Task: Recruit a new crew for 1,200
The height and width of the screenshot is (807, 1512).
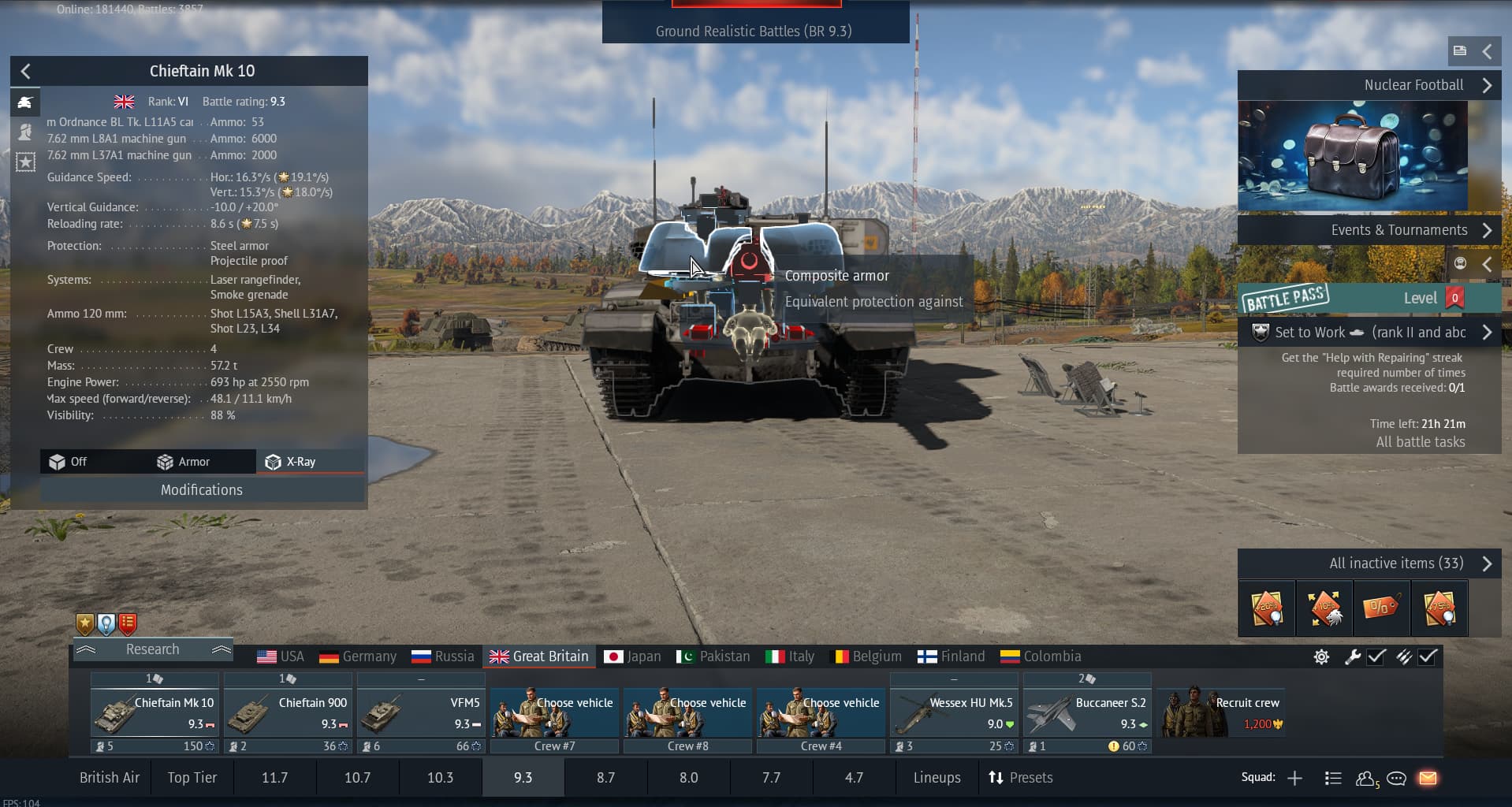Action: click(x=1221, y=713)
